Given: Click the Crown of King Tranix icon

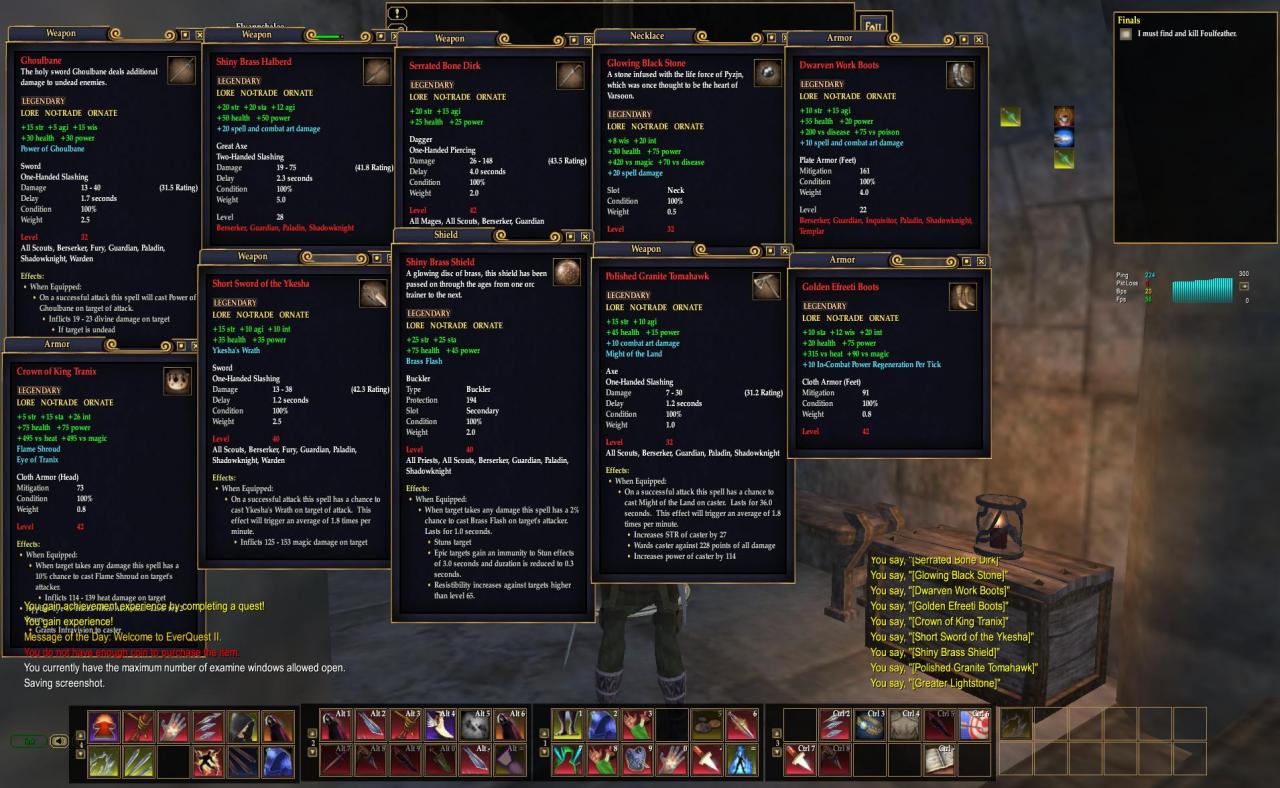Looking at the screenshot, I should [178, 381].
